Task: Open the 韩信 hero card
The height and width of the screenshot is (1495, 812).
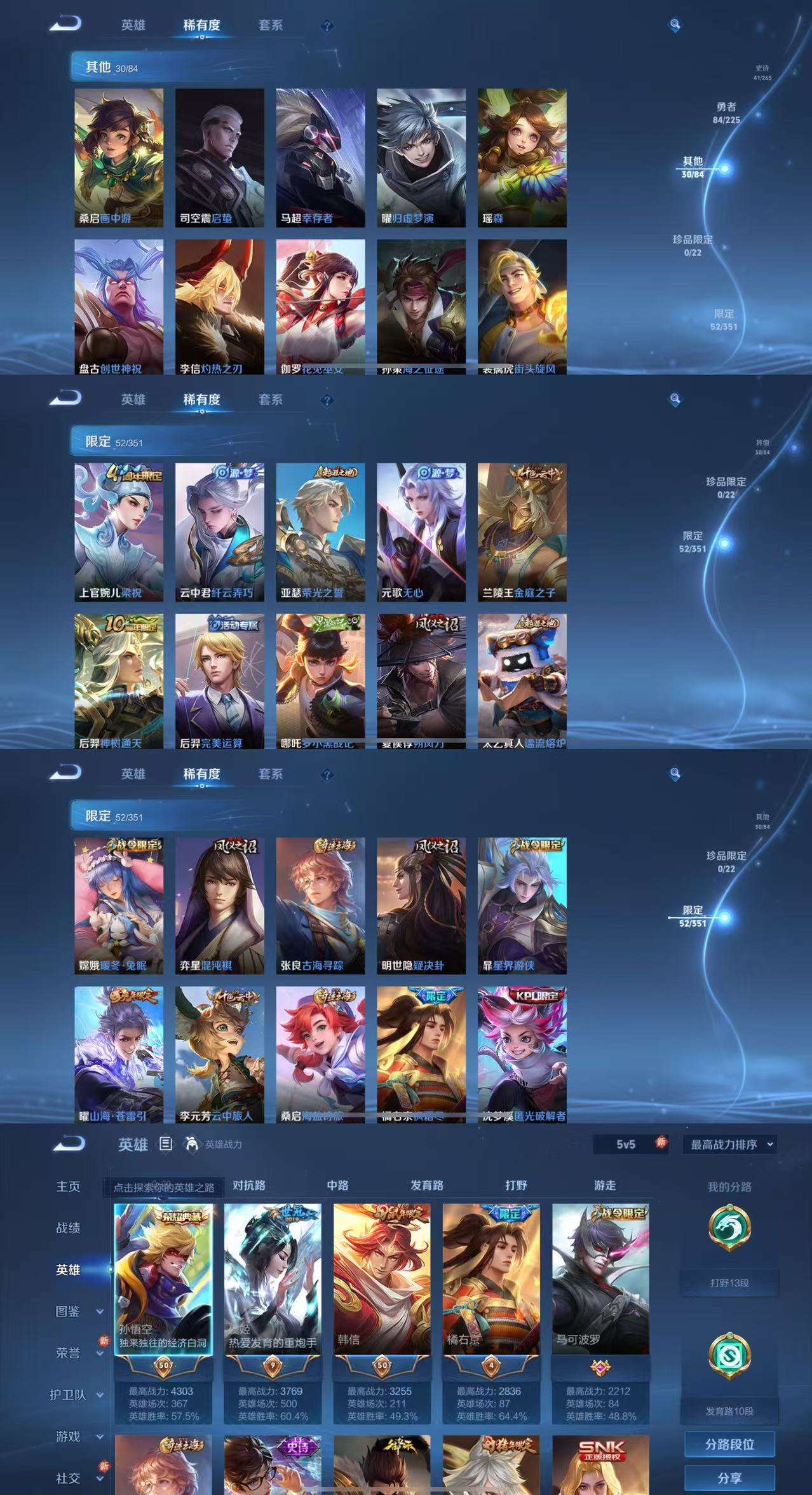Action: click(x=382, y=1278)
